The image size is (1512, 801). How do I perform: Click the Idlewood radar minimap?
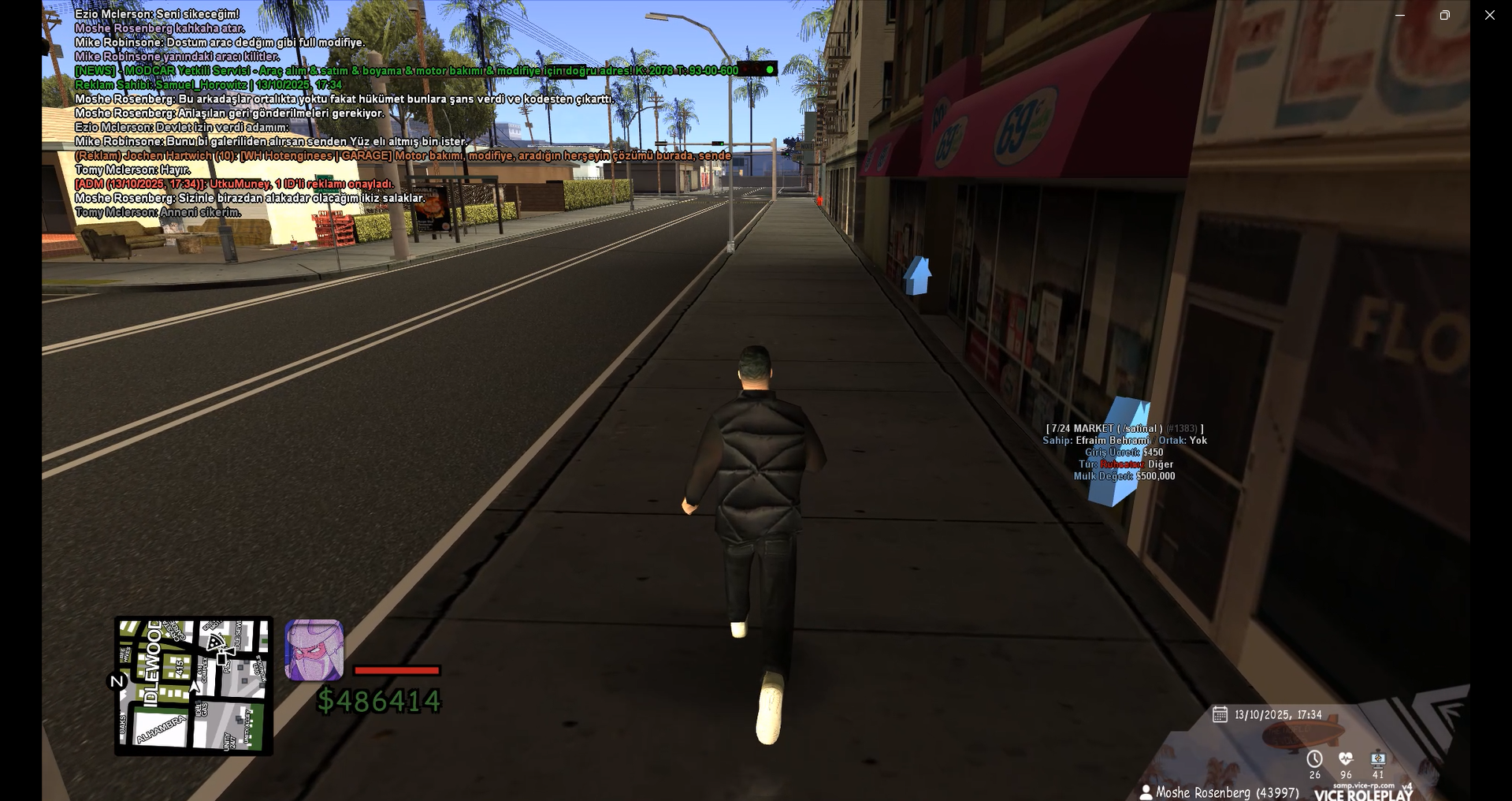194,685
